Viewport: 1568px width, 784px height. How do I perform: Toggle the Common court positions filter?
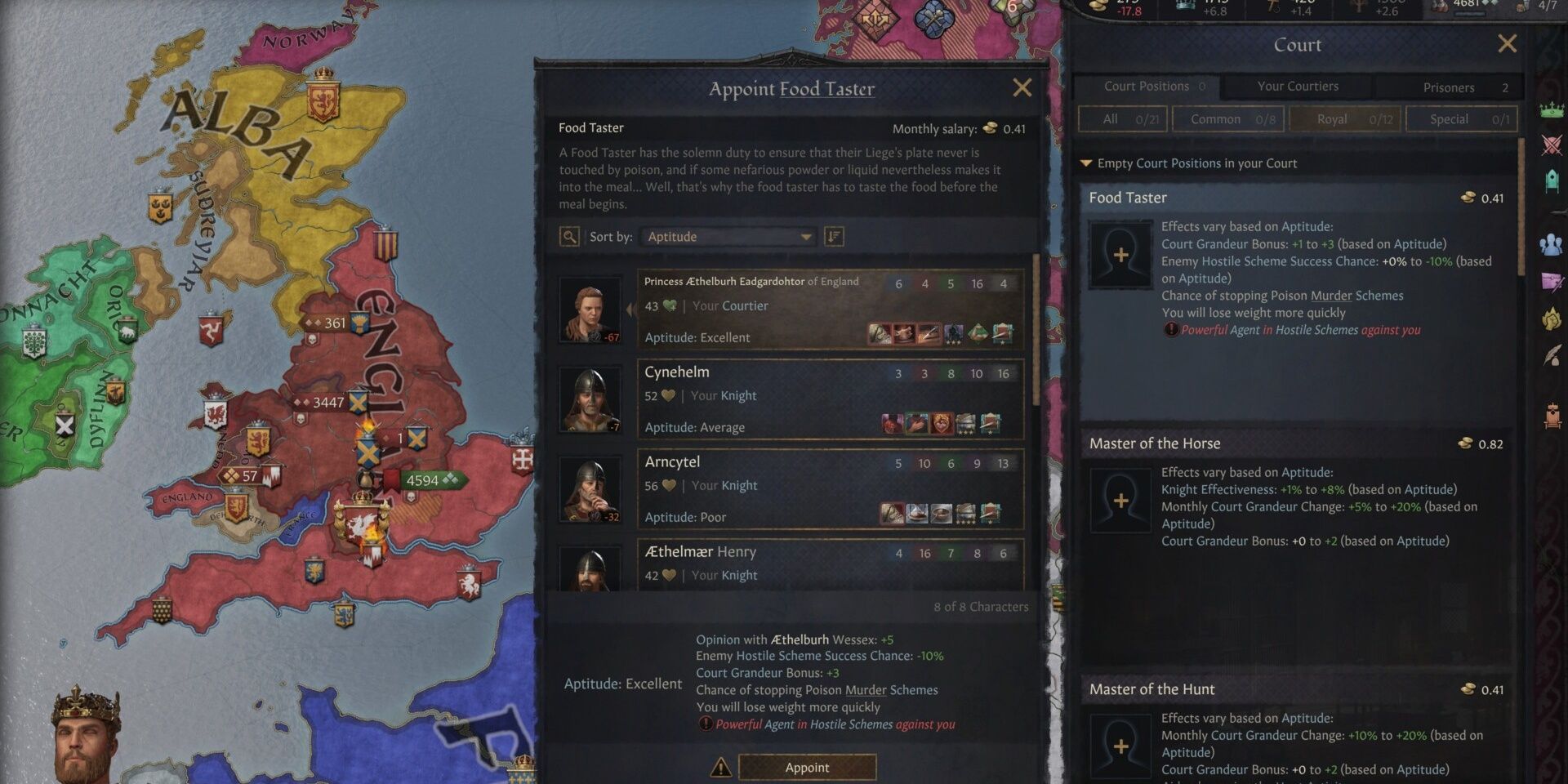(1227, 118)
